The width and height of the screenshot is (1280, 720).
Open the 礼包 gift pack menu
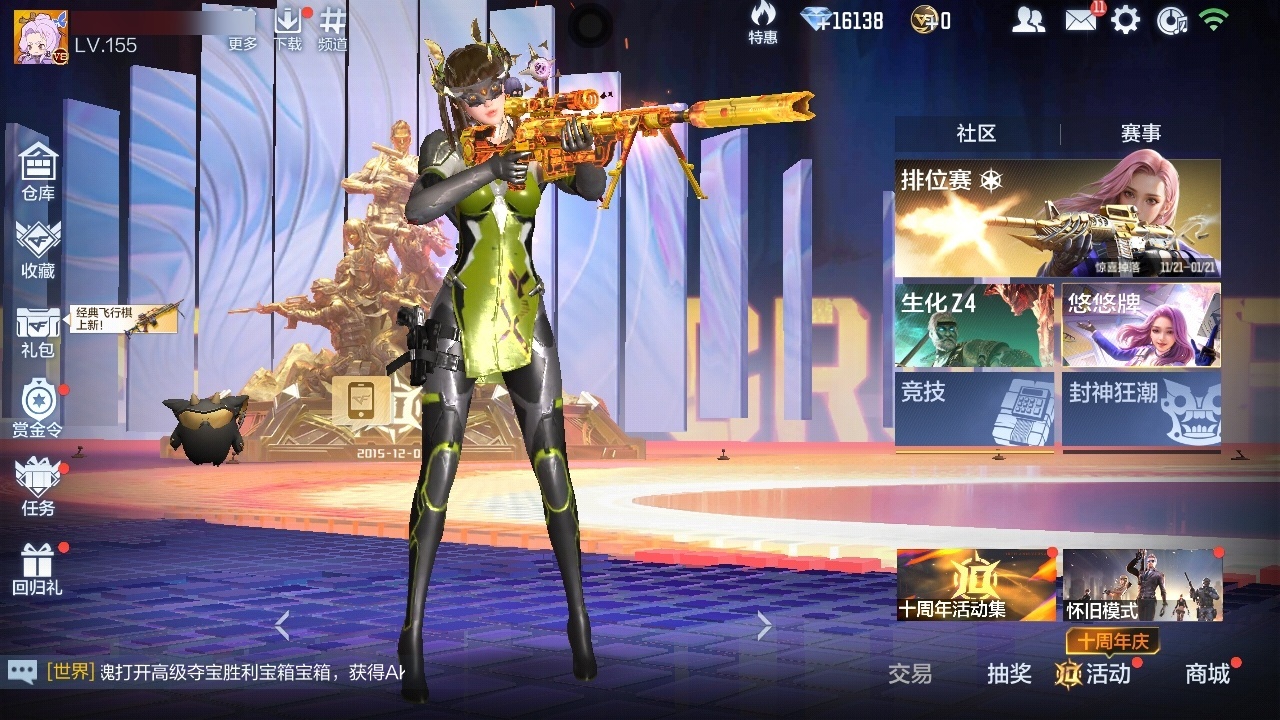[38, 330]
